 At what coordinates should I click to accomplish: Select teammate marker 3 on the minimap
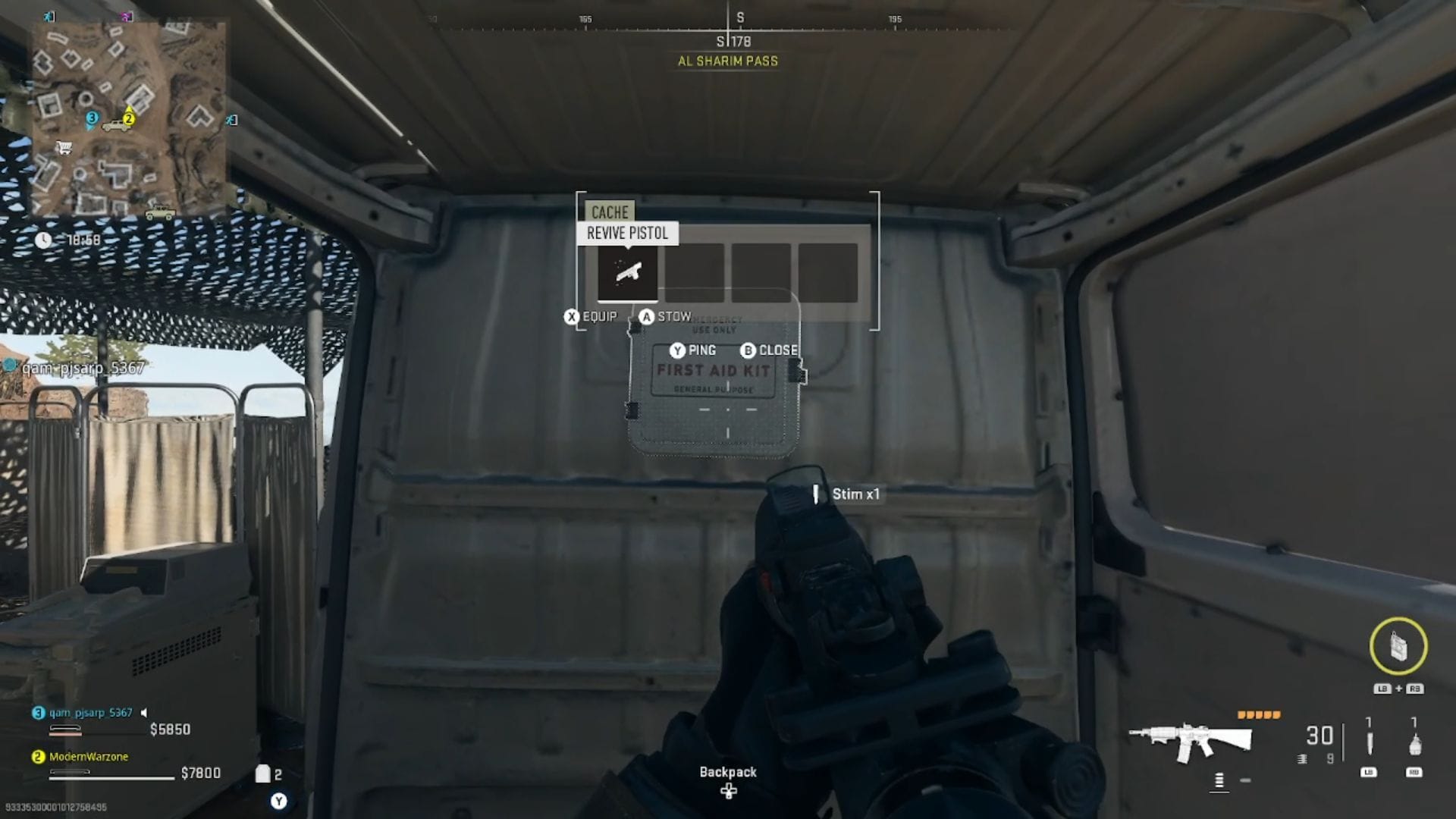click(x=92, y=118)
